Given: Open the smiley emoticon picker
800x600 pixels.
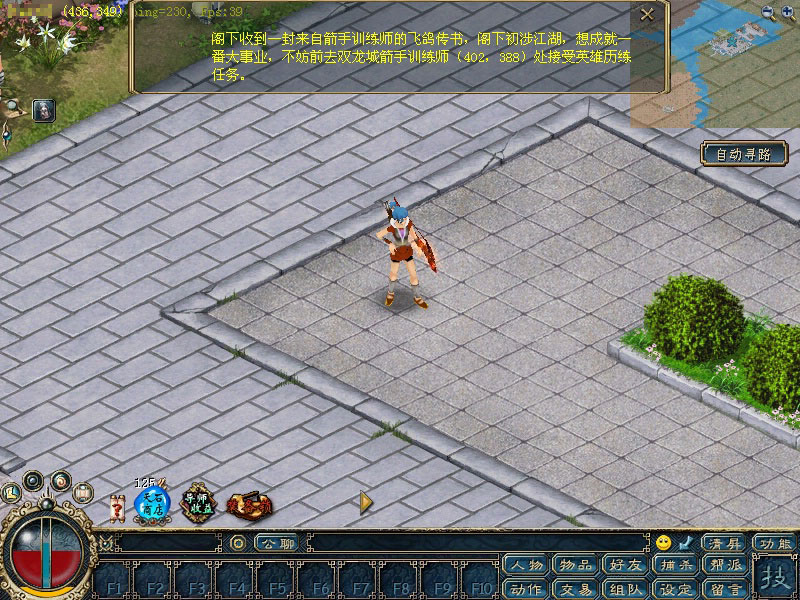Looking at the screenshot, I should tap(663, 543).
